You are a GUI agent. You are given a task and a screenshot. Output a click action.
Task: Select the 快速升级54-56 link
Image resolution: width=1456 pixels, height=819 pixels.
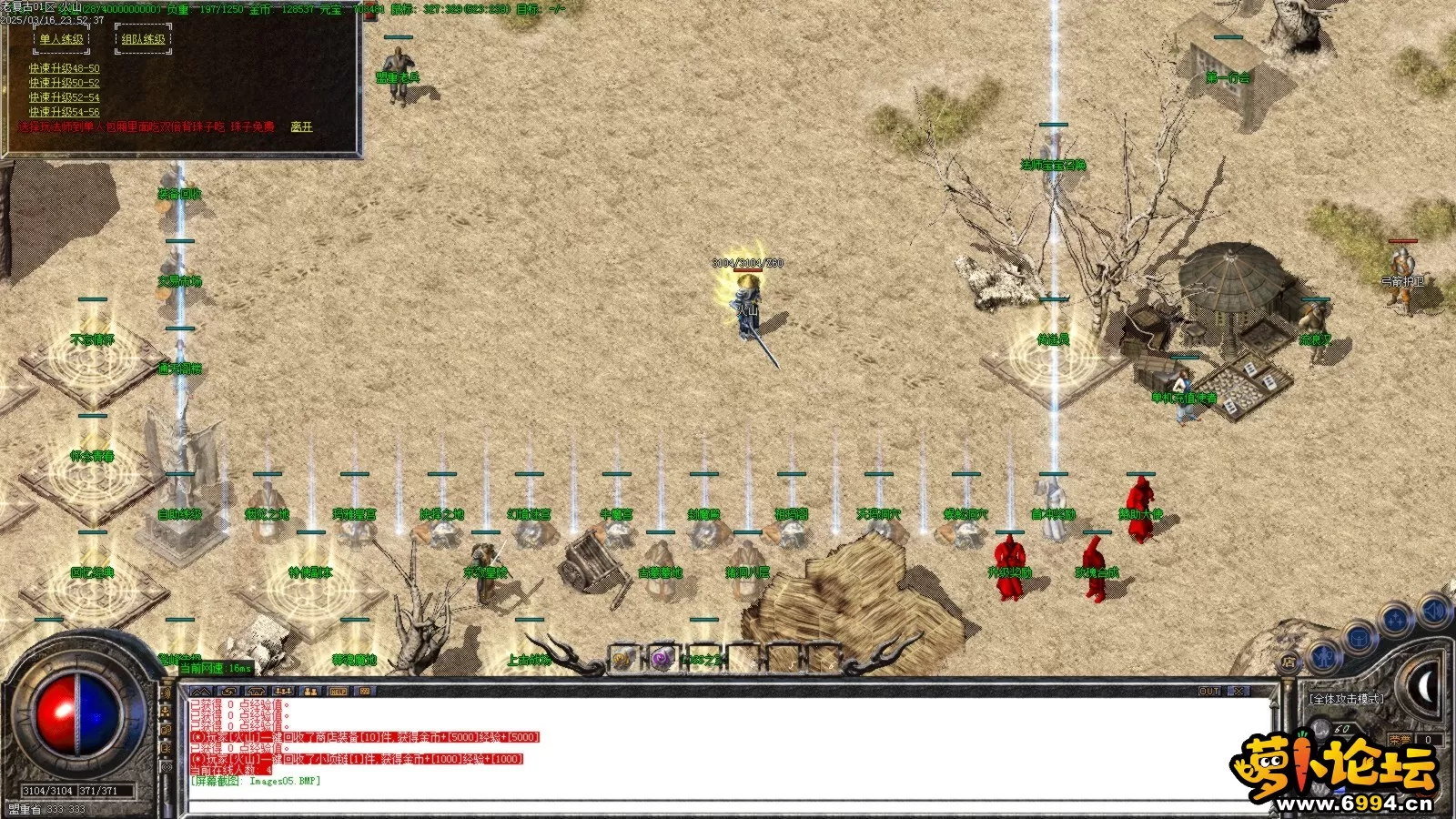tap(64, 112)
